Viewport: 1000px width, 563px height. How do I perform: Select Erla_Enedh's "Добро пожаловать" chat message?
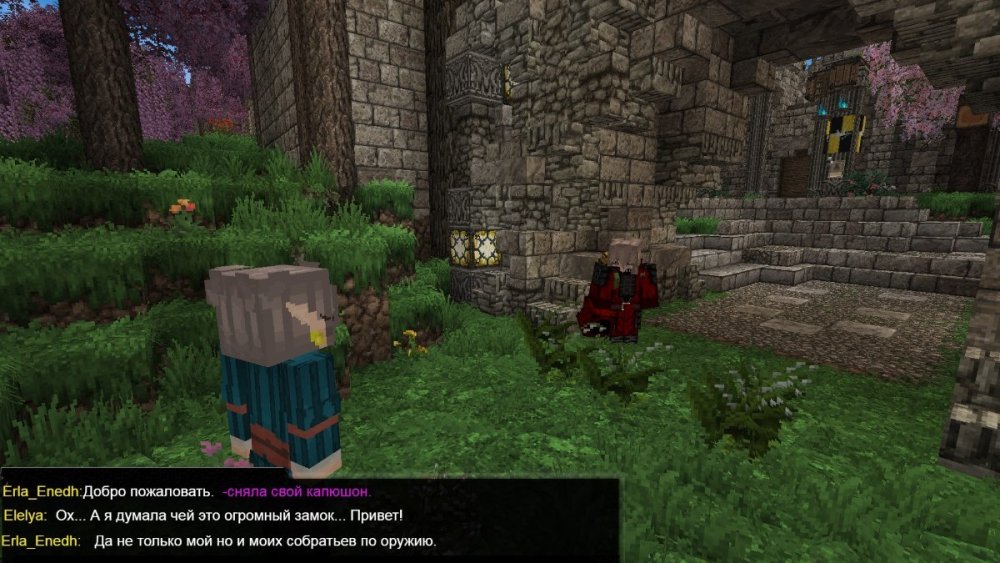click(148, 492)
